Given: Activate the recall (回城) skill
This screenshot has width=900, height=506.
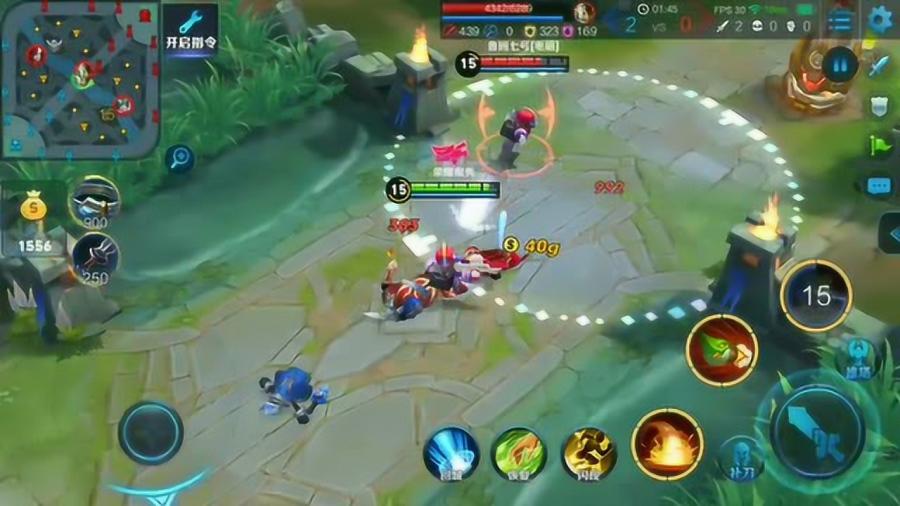Looking at the screenshot, I should pyautogui.click(x=451, y=455).
